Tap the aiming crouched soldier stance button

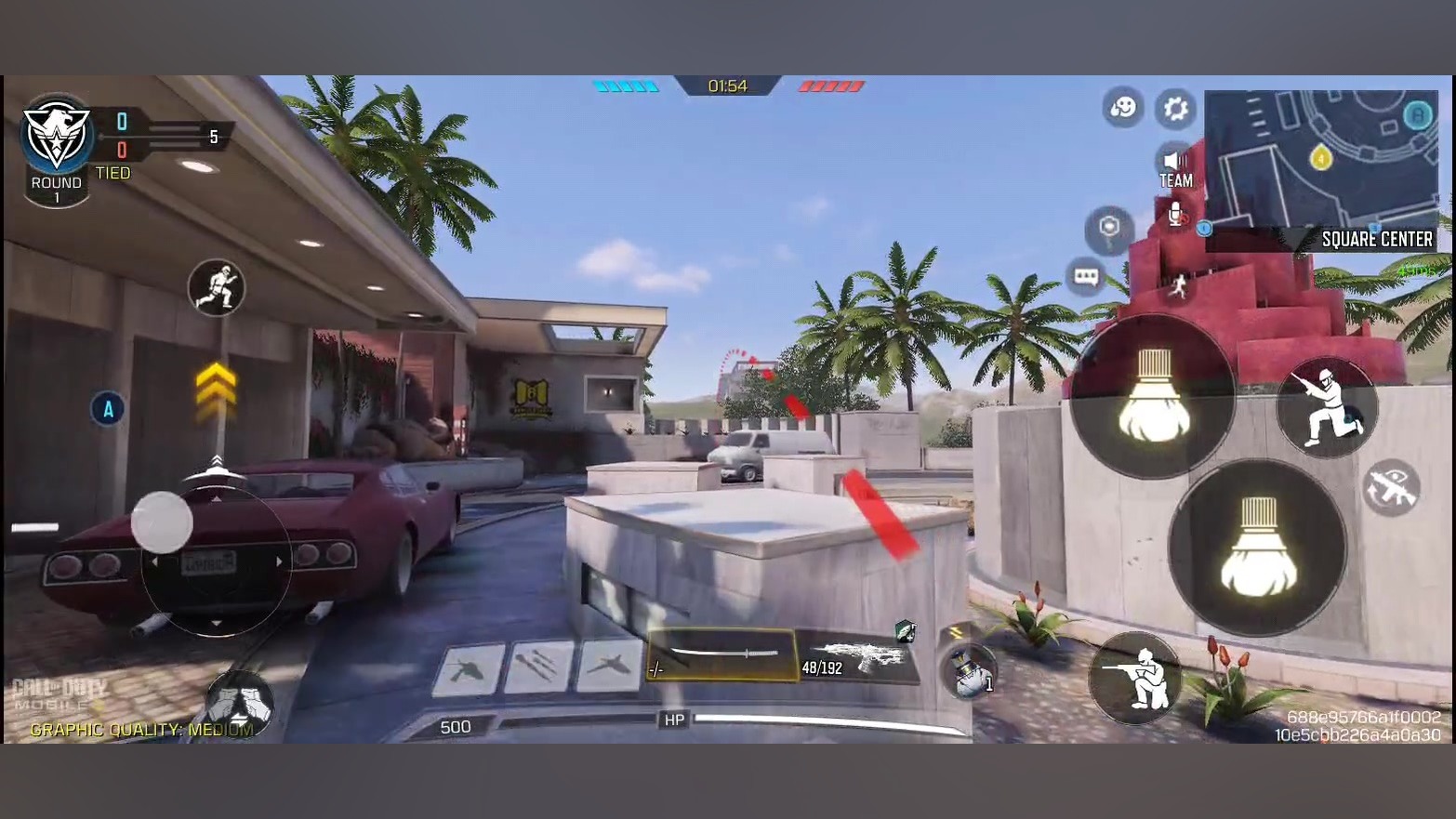coord(1137,678)
